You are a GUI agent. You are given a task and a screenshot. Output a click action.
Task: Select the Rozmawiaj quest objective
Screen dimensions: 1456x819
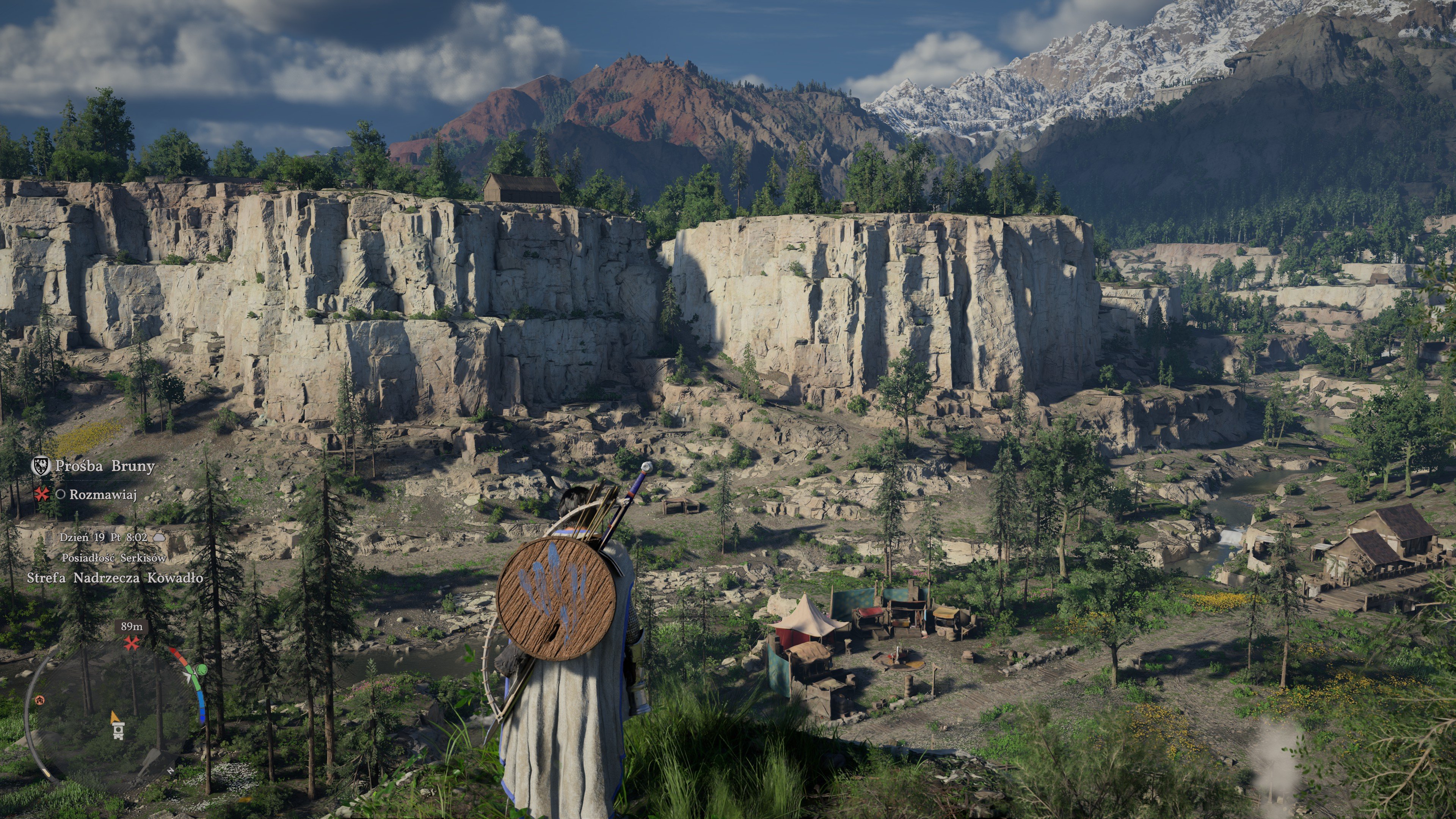pos(103,495)
